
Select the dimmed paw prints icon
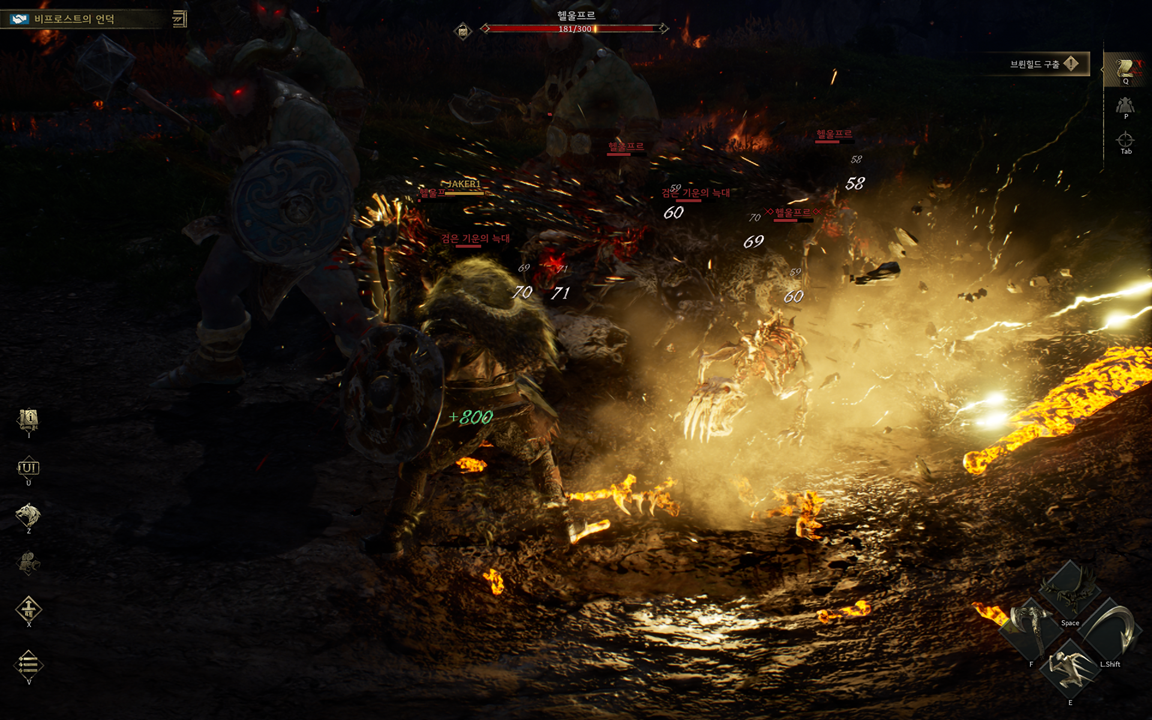point(29,563)
